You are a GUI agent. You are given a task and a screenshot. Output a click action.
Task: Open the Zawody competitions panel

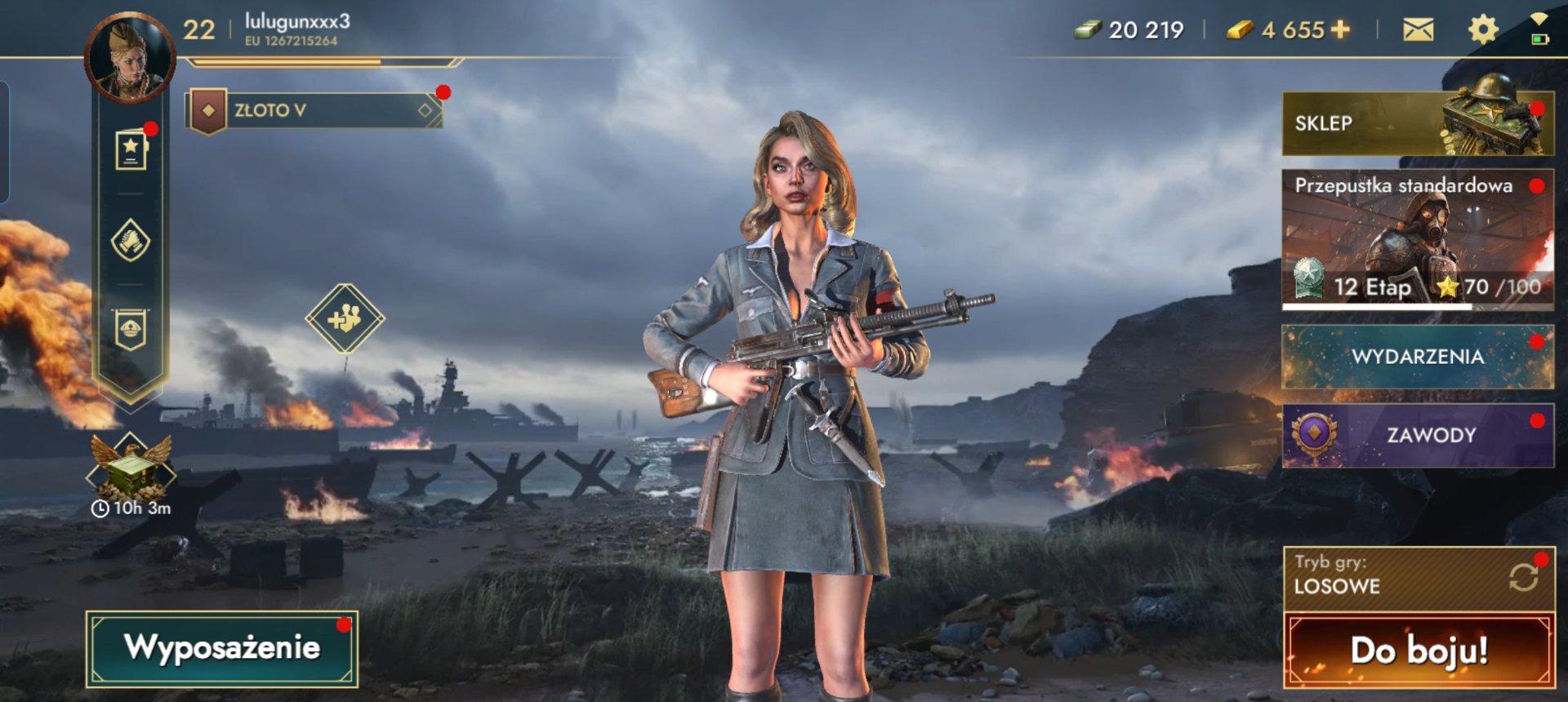click(x=1418, y=435)
